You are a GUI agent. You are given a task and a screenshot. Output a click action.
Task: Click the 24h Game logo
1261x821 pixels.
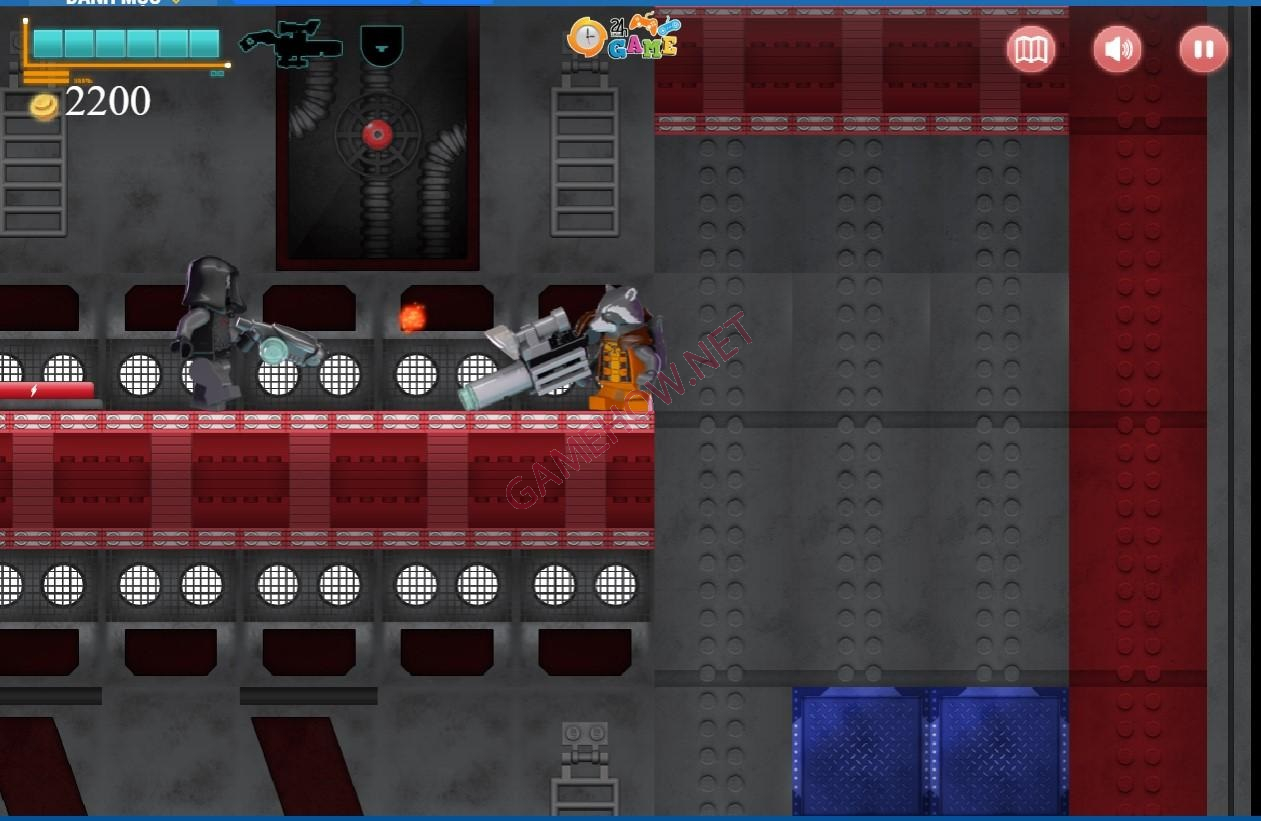click(x=622, y=38)
